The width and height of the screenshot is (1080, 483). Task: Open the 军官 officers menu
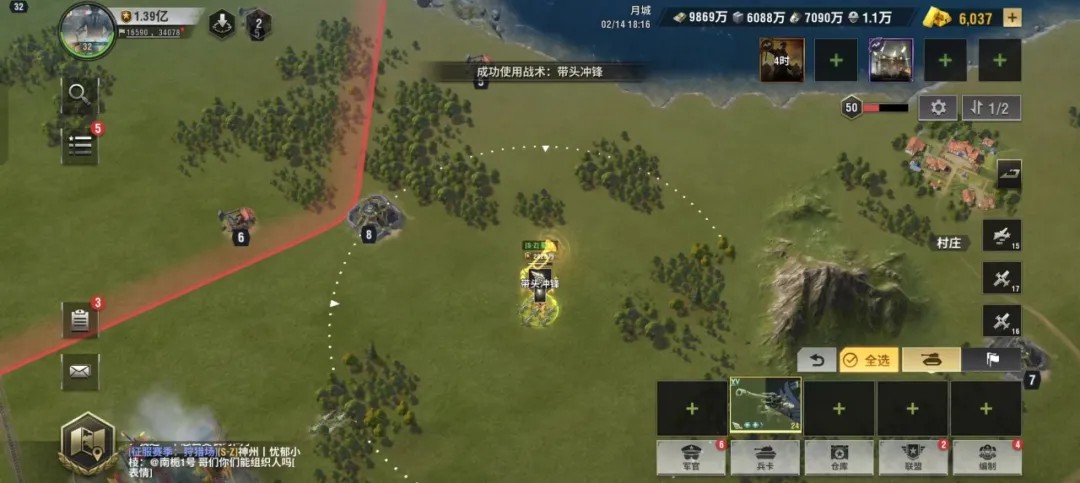click(x=691, y=457)
